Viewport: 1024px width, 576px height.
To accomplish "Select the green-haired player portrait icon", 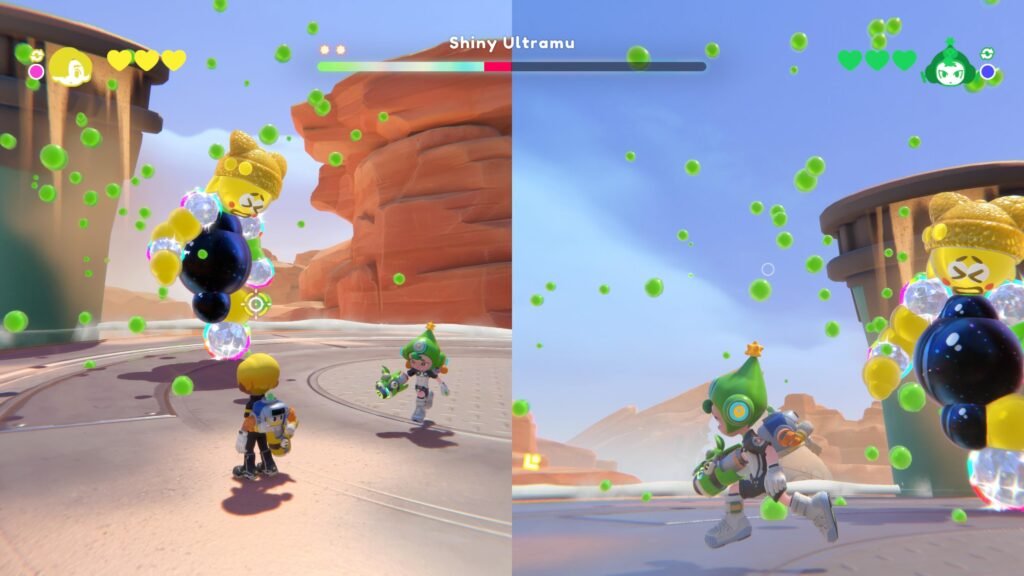I will pos(948,65).
